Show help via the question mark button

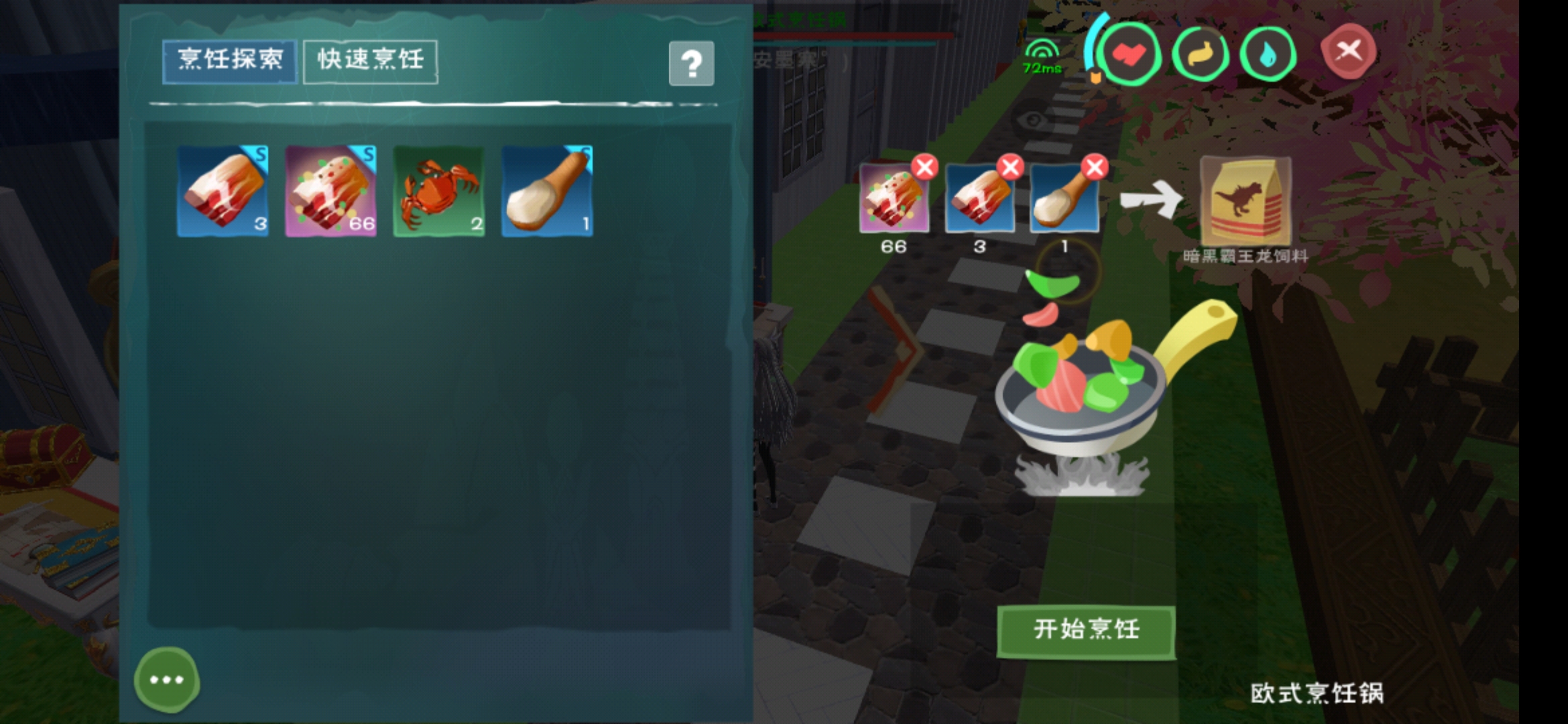tap(691, 64)
